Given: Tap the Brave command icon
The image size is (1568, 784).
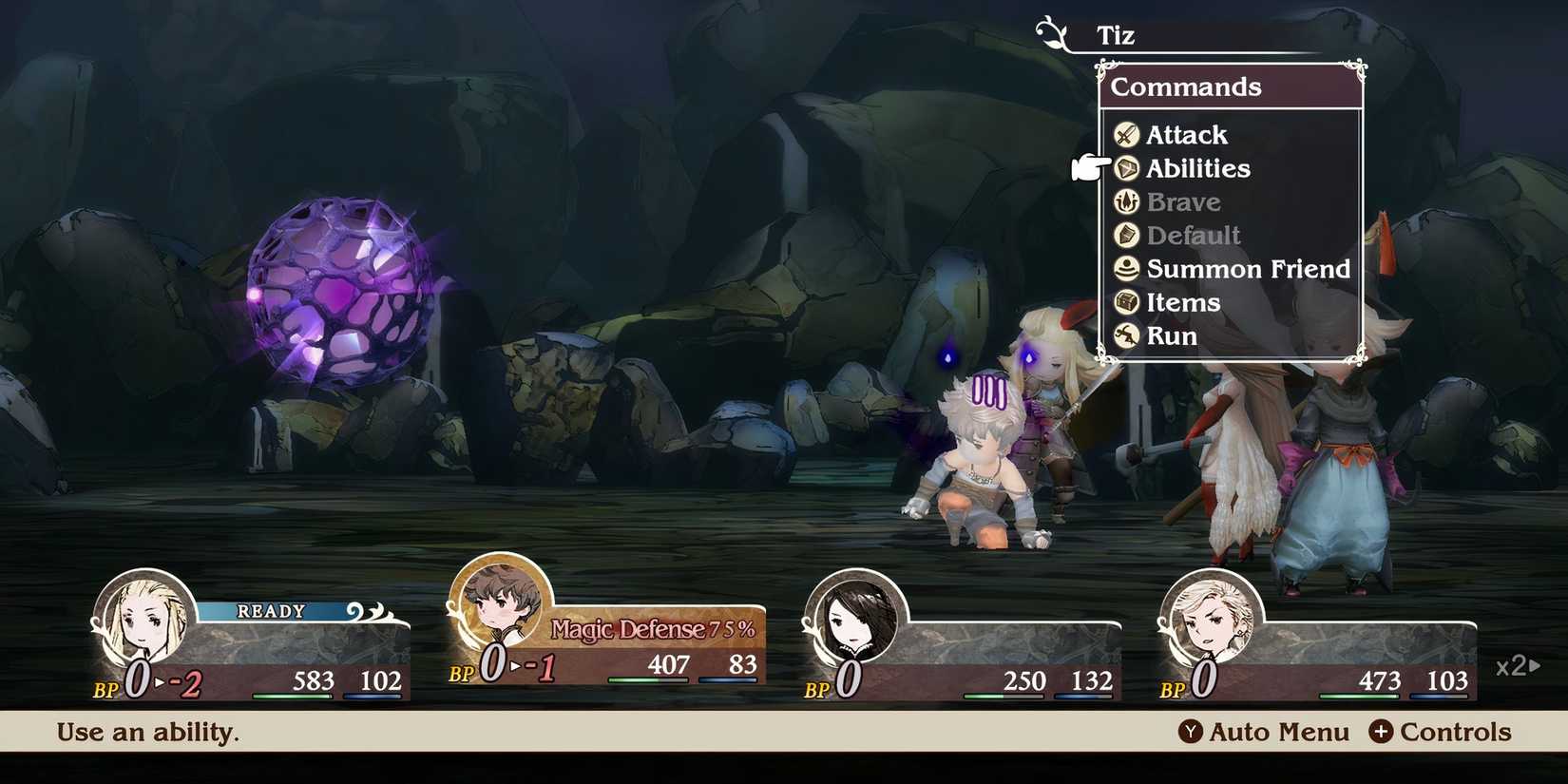Looking at the screenshot, I should pos(1126,201).
